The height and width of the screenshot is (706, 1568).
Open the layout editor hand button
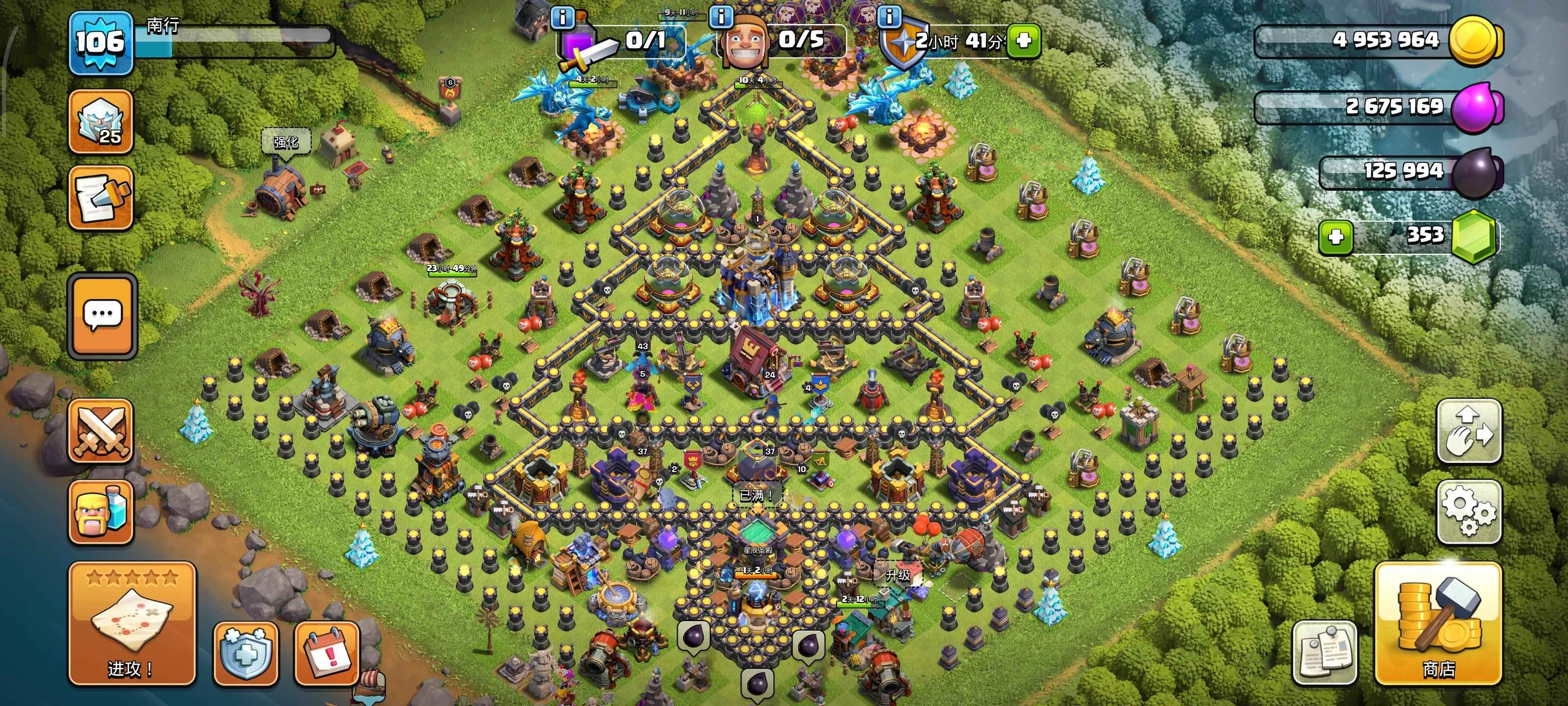click(1469, 431)
